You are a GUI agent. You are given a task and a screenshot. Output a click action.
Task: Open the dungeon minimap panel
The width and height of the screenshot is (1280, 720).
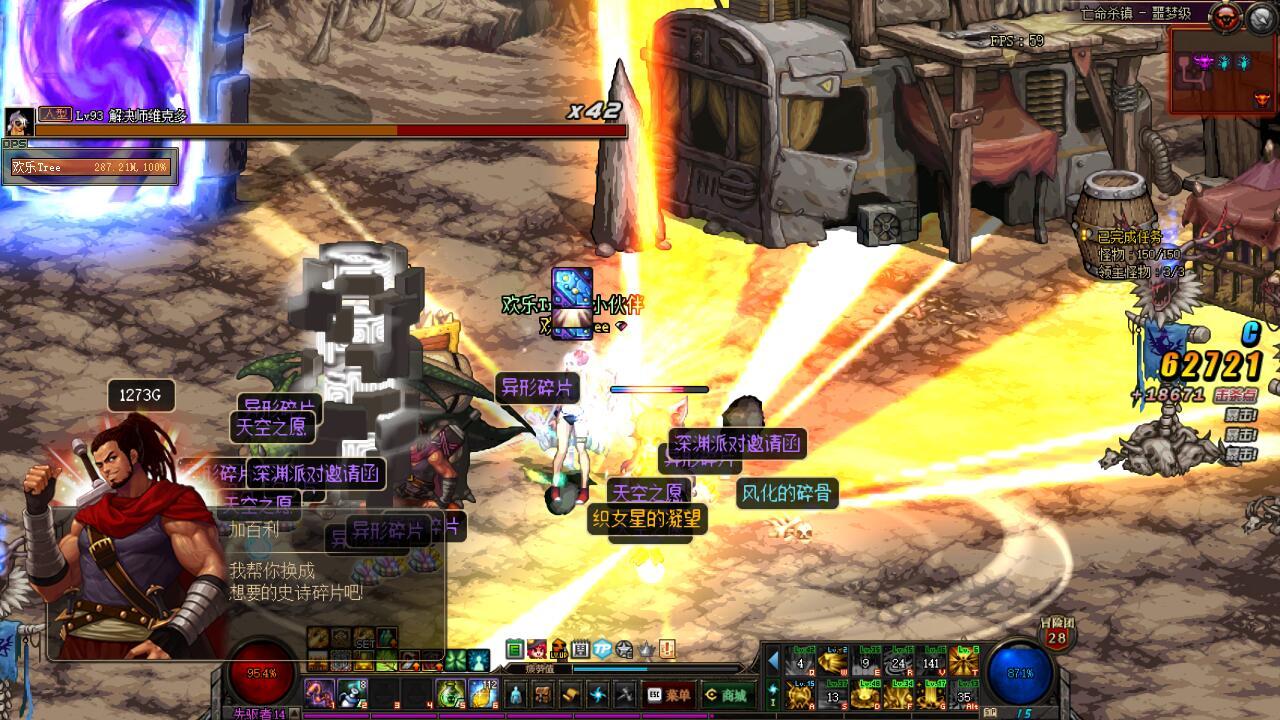point(1223,70)
